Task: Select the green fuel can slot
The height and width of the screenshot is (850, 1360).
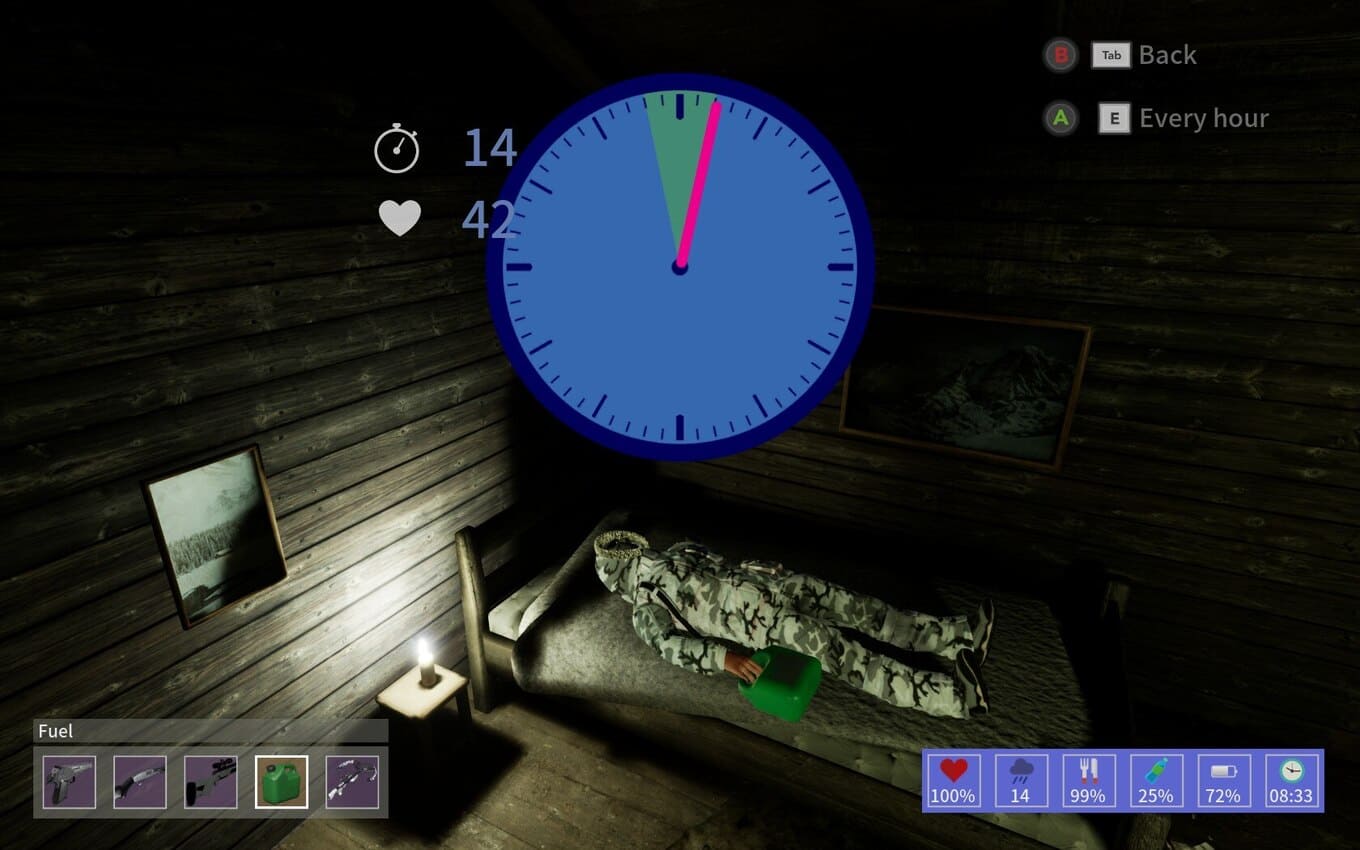Action: coord(282,782)
